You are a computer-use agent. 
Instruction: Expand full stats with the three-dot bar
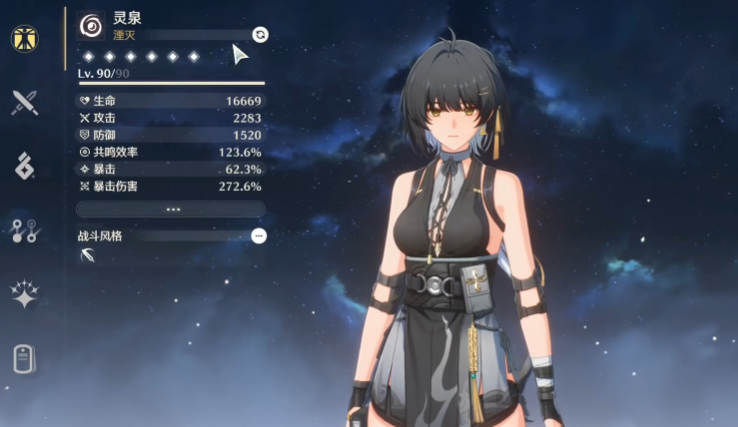[x=171, y=209]
